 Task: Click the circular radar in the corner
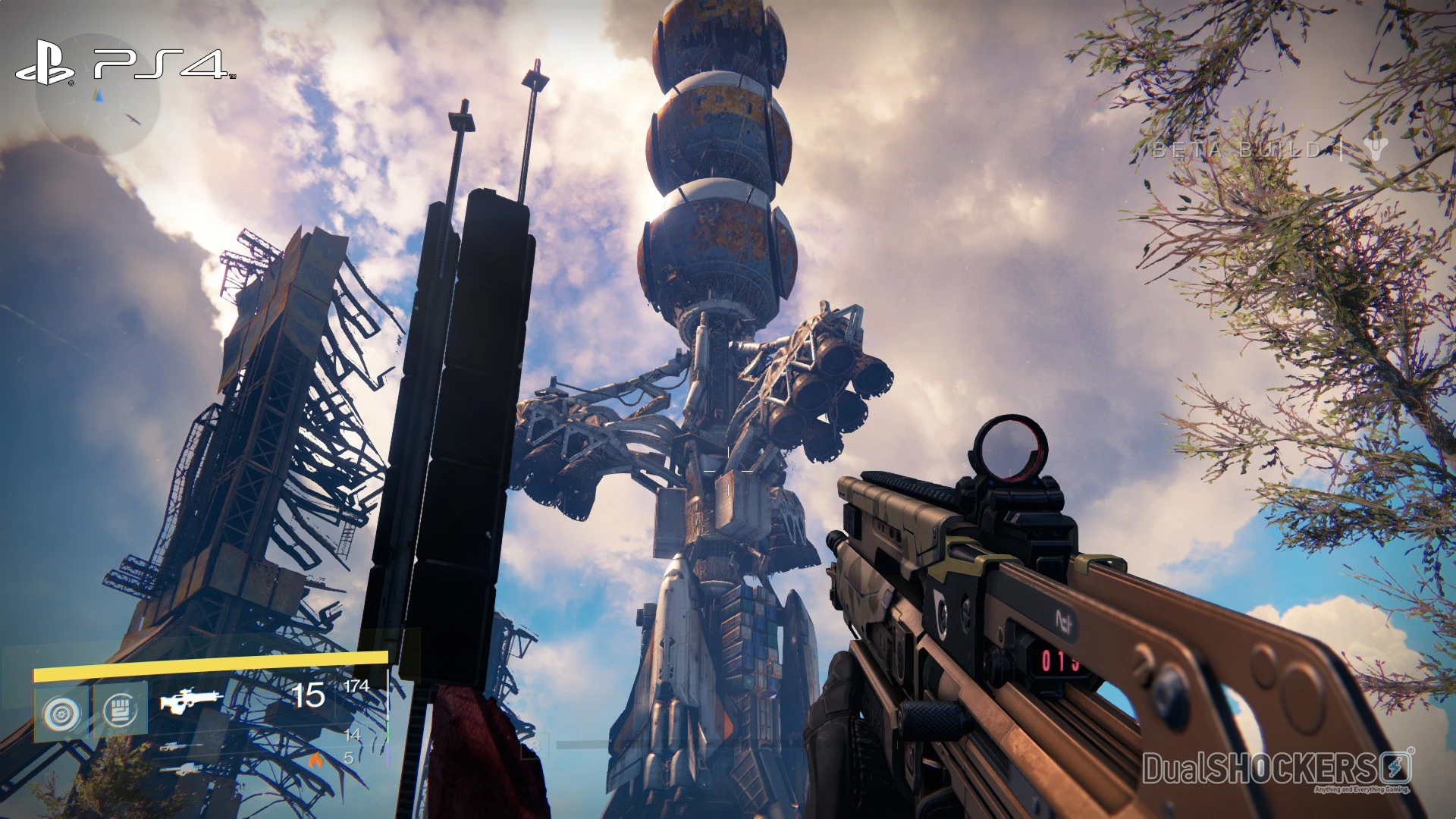coord(97,96)
